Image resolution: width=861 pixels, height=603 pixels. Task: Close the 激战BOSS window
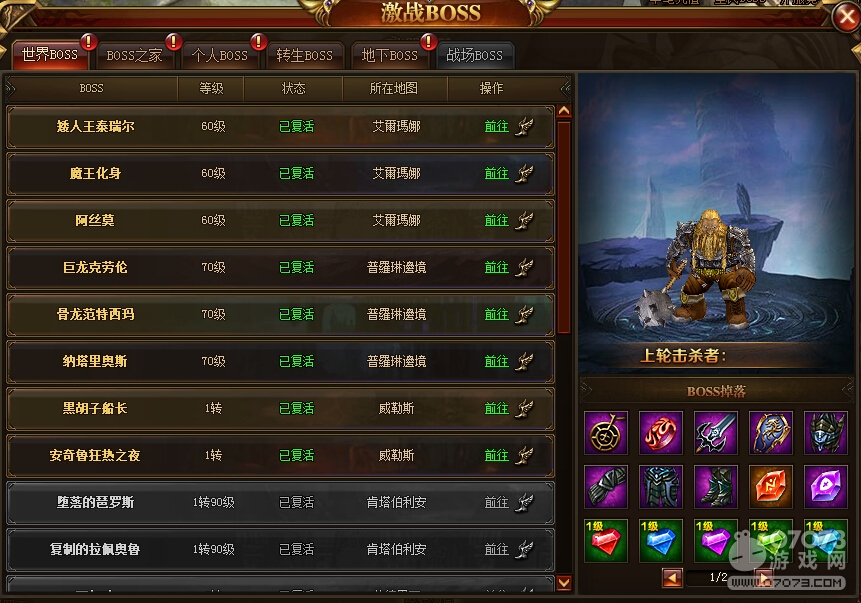click(845, 17)
